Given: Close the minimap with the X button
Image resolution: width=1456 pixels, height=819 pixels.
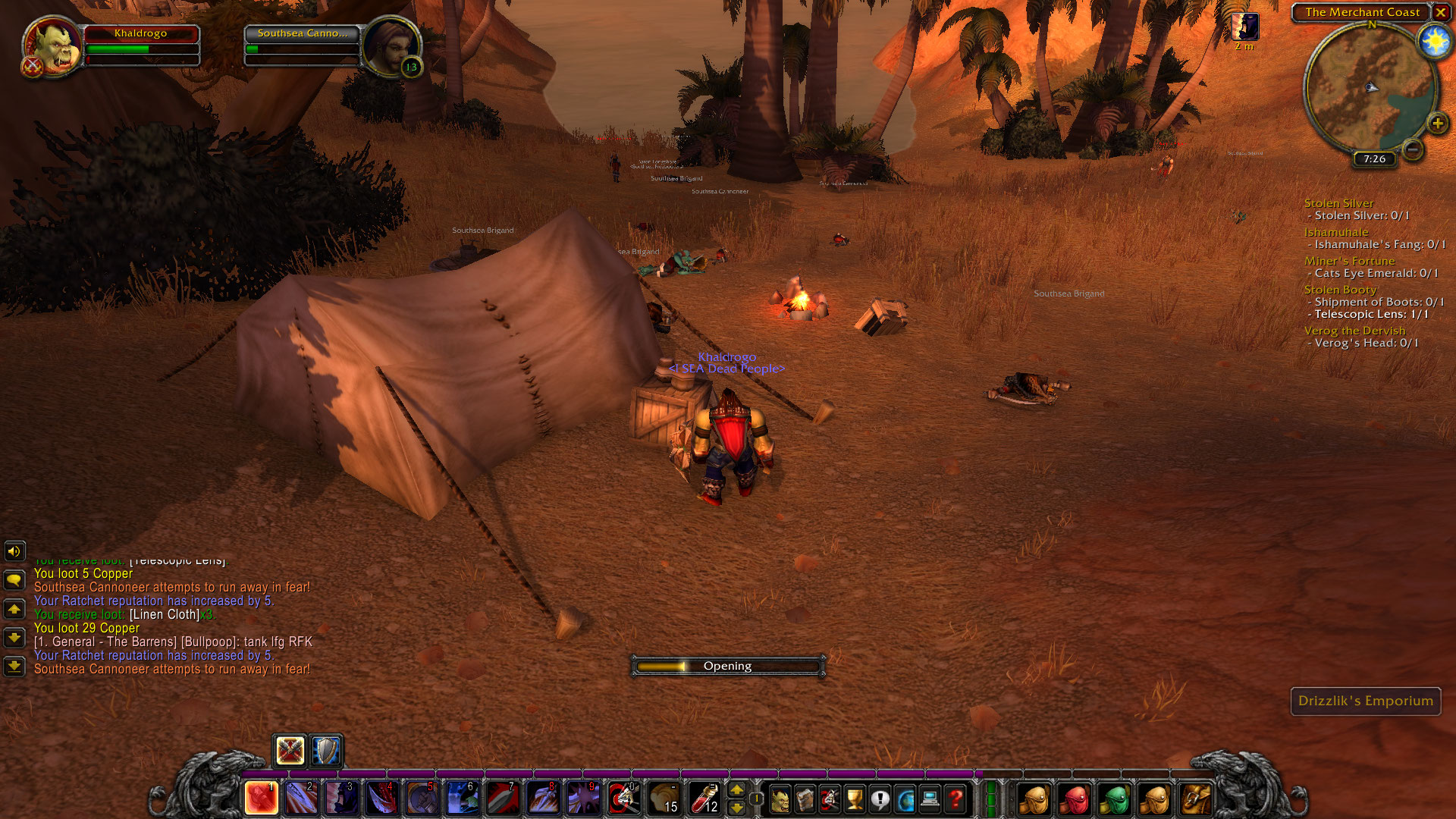Looking at the screenshot, I should point(1440,12).
